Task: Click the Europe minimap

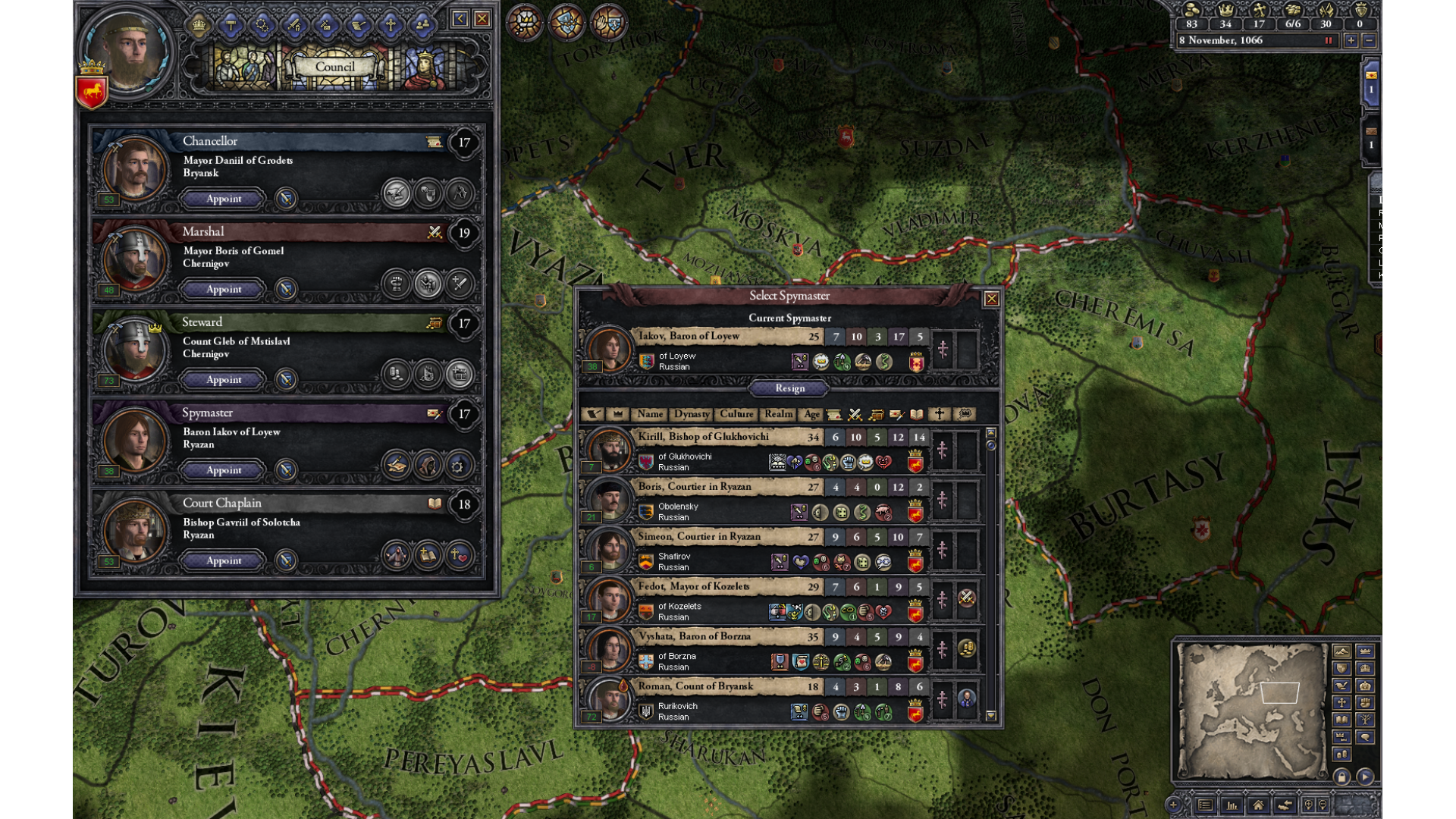Action: pyautogui.click(x=1250, y=711)
